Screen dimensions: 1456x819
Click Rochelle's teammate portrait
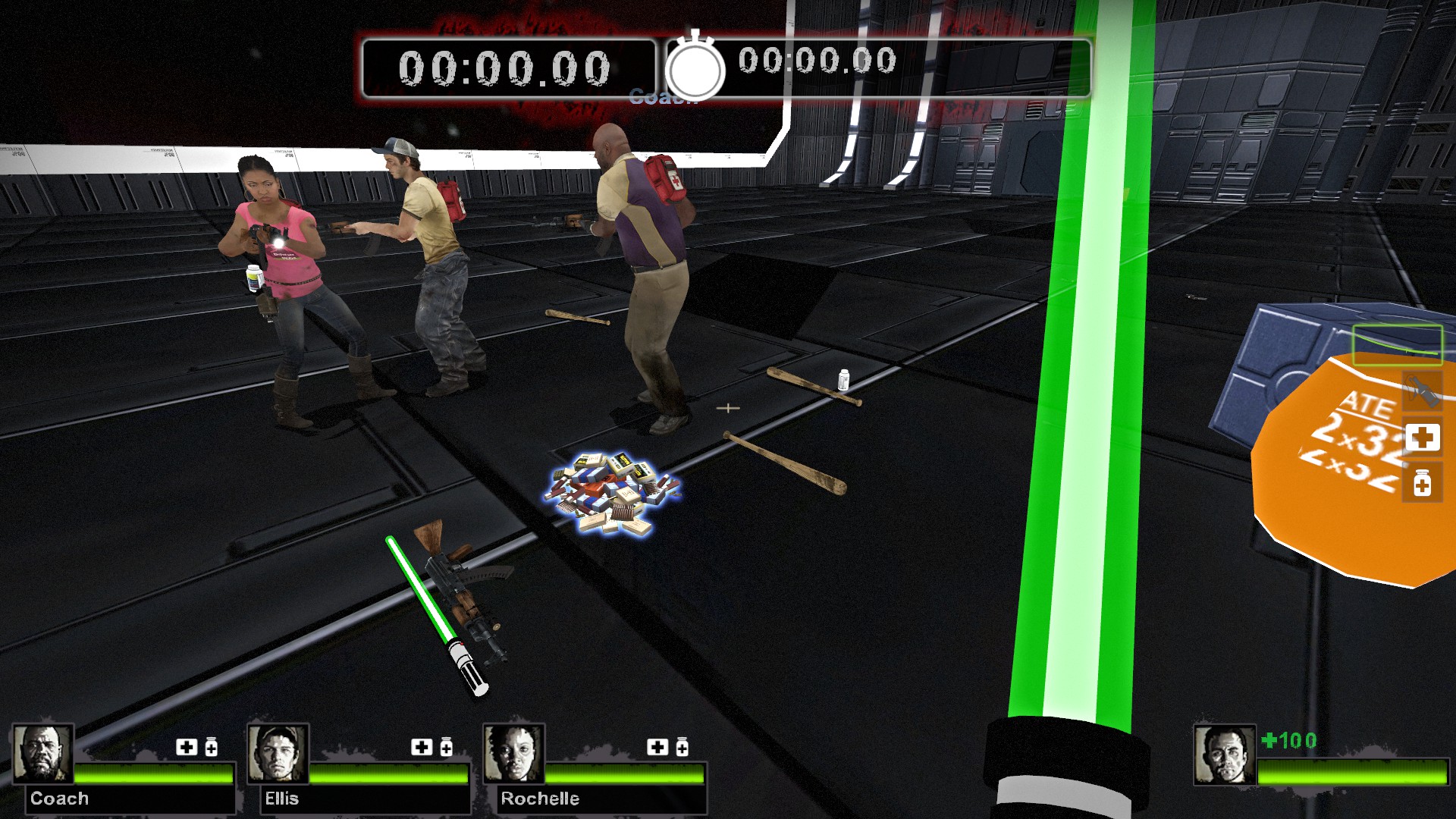(514, 754)
